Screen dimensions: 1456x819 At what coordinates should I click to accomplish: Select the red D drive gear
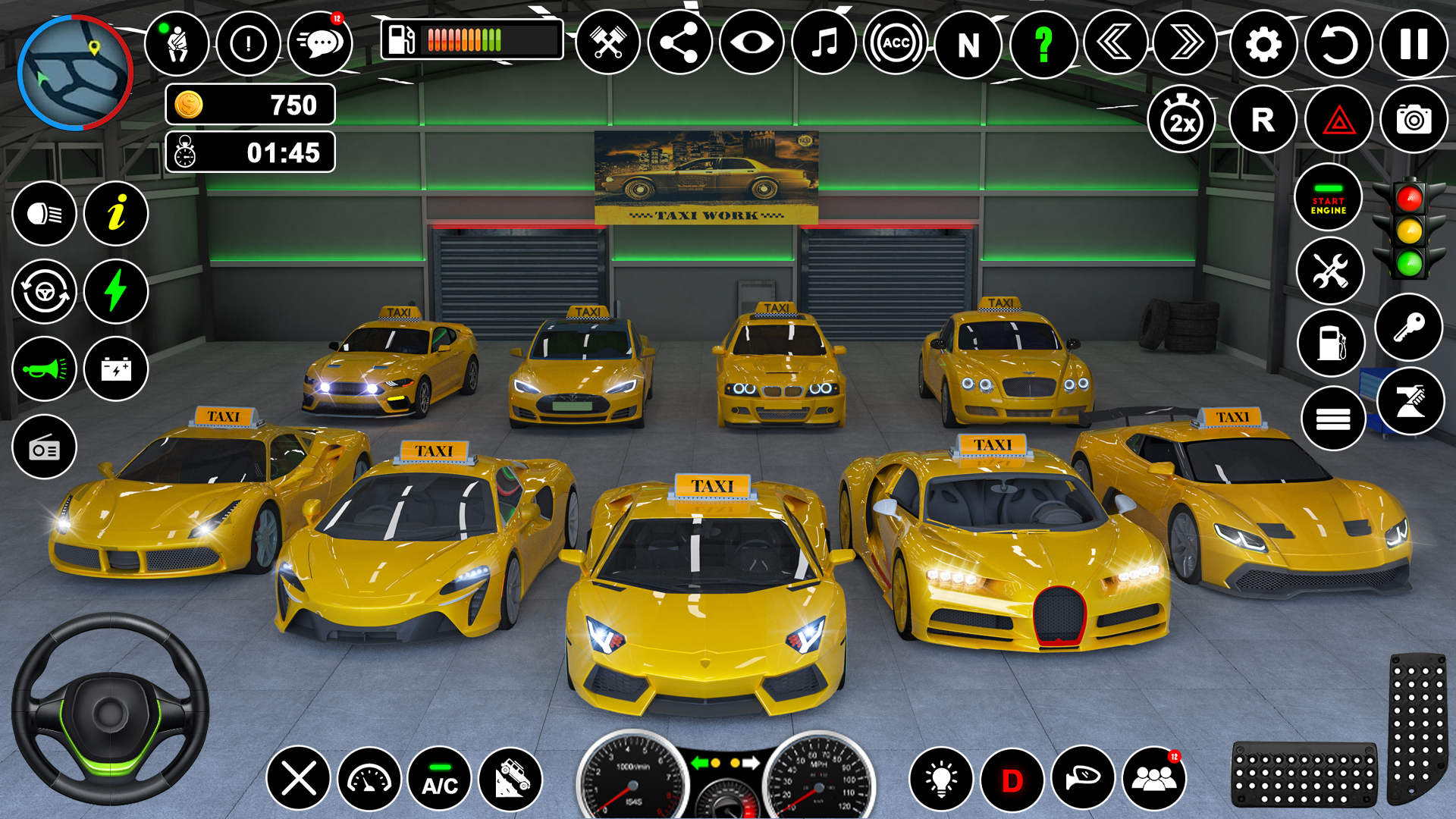(x=1012, y=779)
